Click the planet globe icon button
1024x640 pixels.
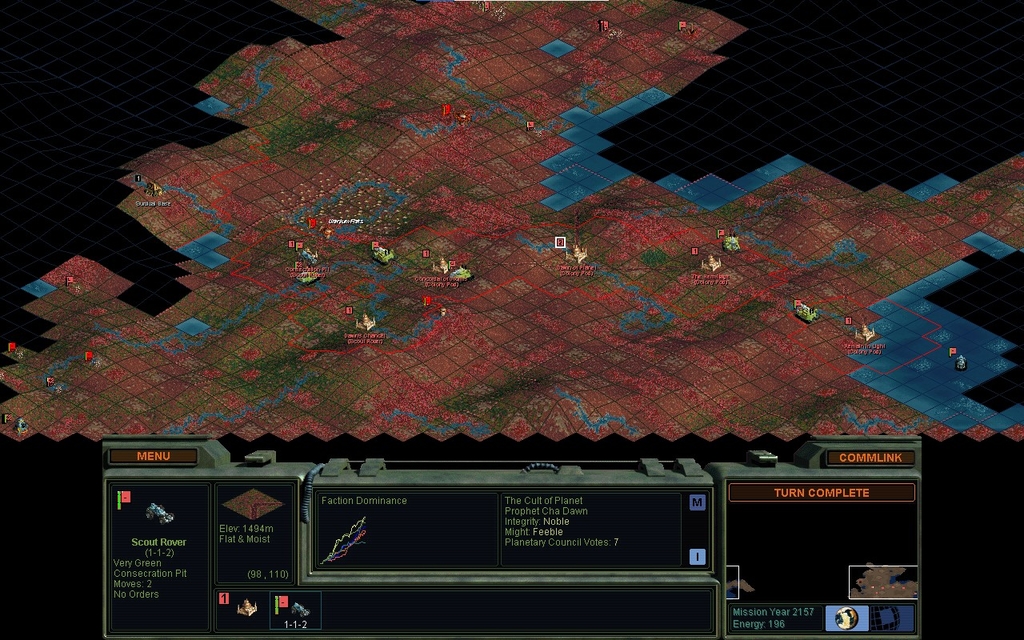[x=847, y=617]
